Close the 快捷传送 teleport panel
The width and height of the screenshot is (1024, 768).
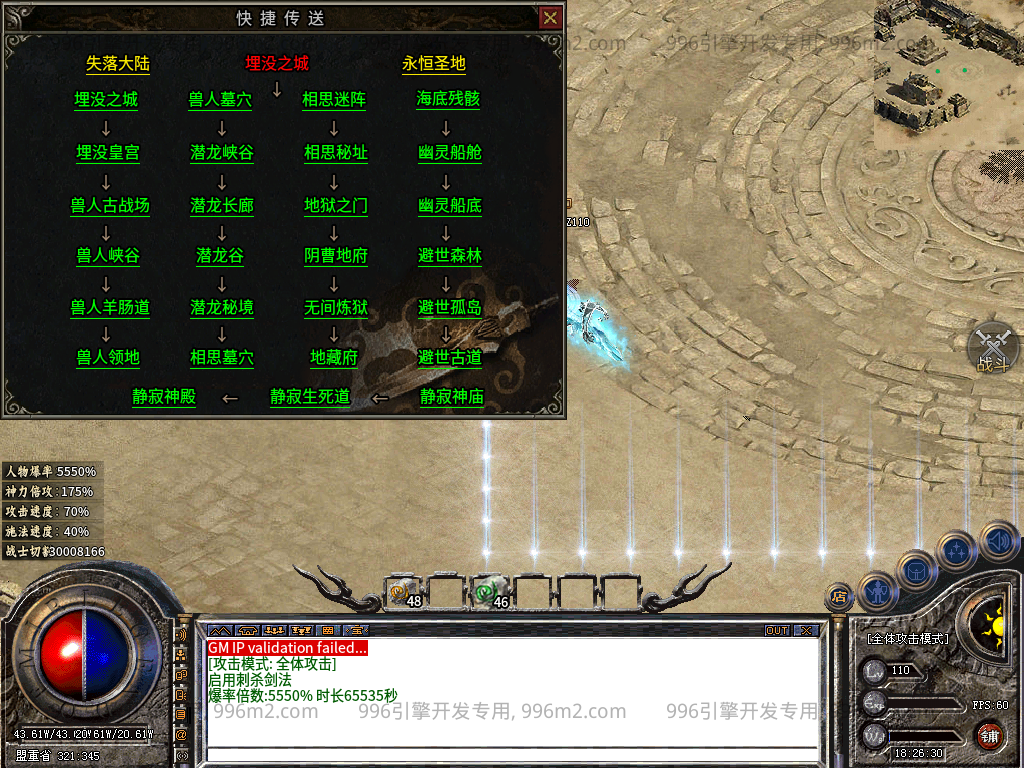tap(549, 18)
